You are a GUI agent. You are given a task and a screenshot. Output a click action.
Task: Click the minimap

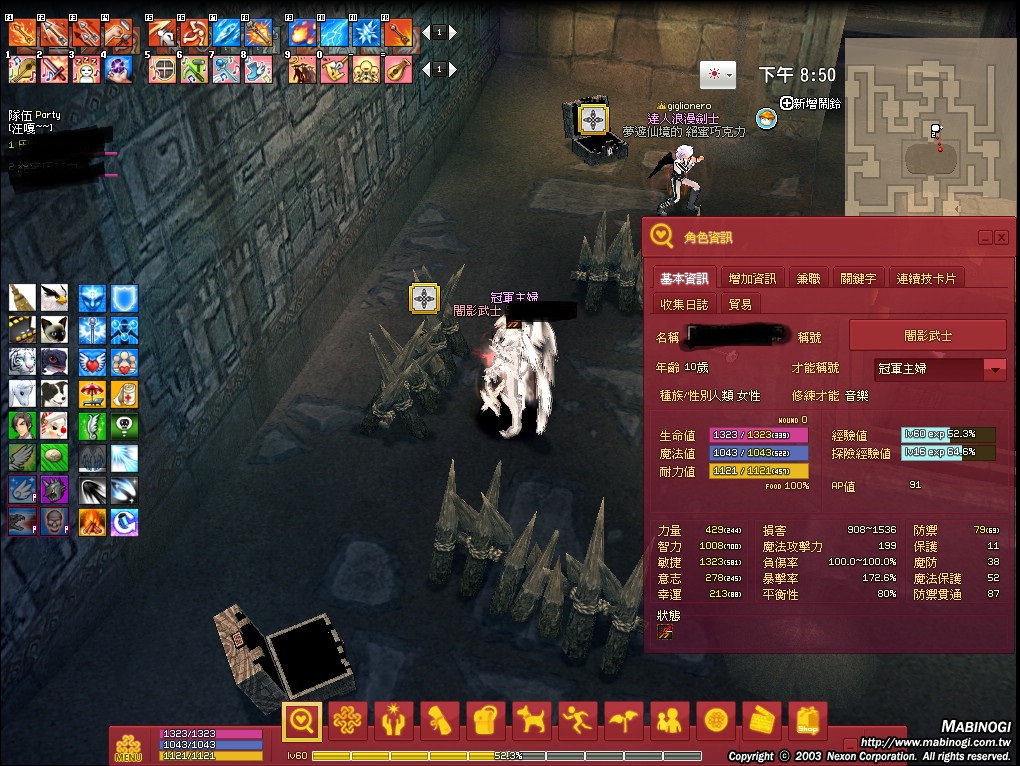click(x=928, y=128)
